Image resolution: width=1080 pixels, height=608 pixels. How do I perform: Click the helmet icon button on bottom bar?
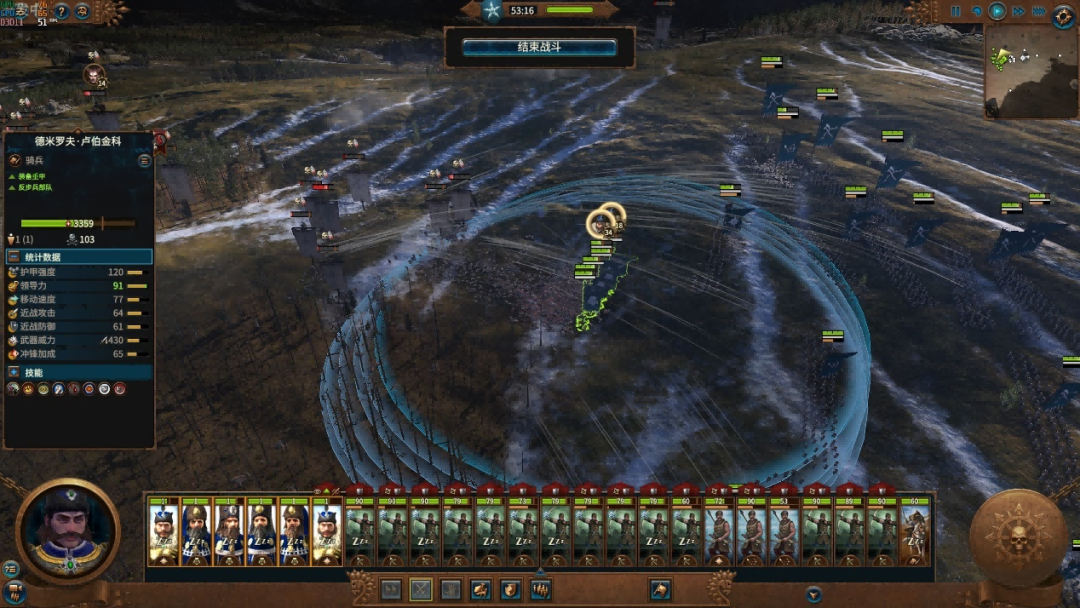coord(659,590)
